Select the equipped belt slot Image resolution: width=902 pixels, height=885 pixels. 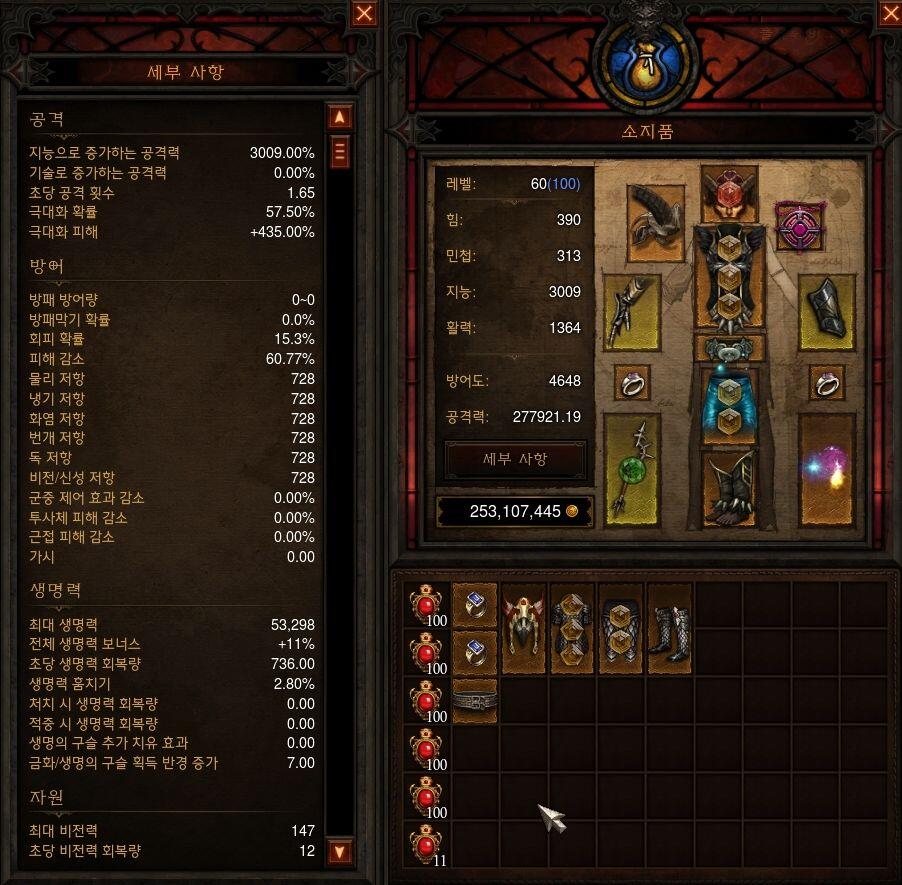pos(729,348)
